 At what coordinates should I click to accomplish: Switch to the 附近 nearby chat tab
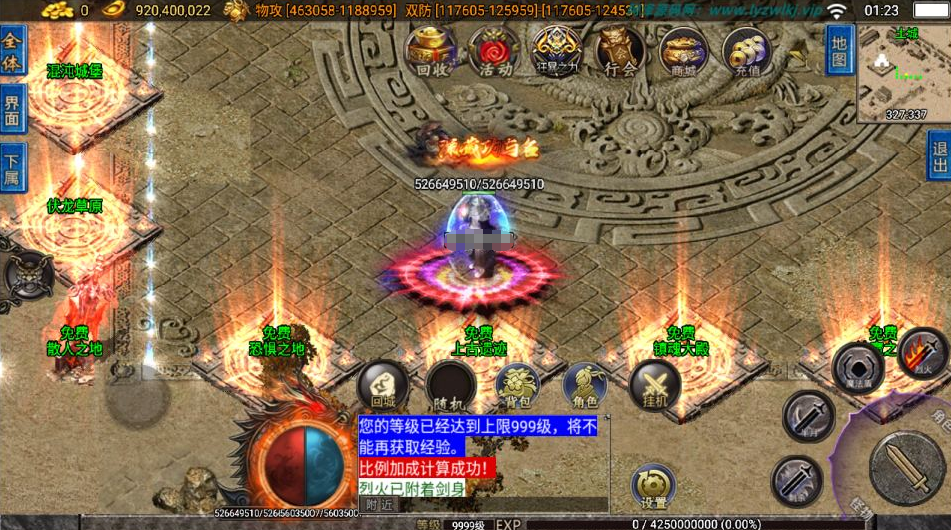pos(379,505)
